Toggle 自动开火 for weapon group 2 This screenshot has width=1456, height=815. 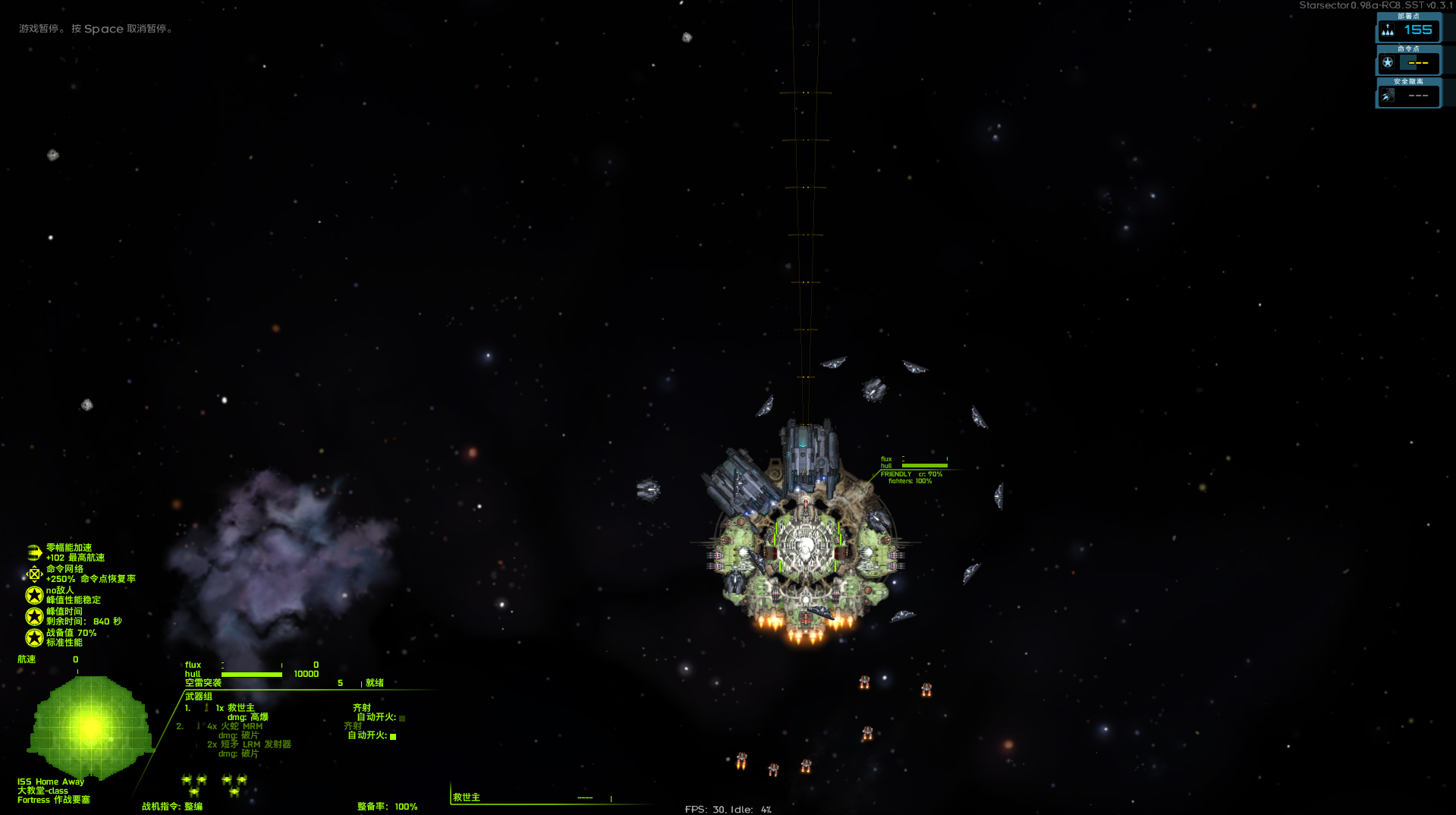(x=393, y=736)
